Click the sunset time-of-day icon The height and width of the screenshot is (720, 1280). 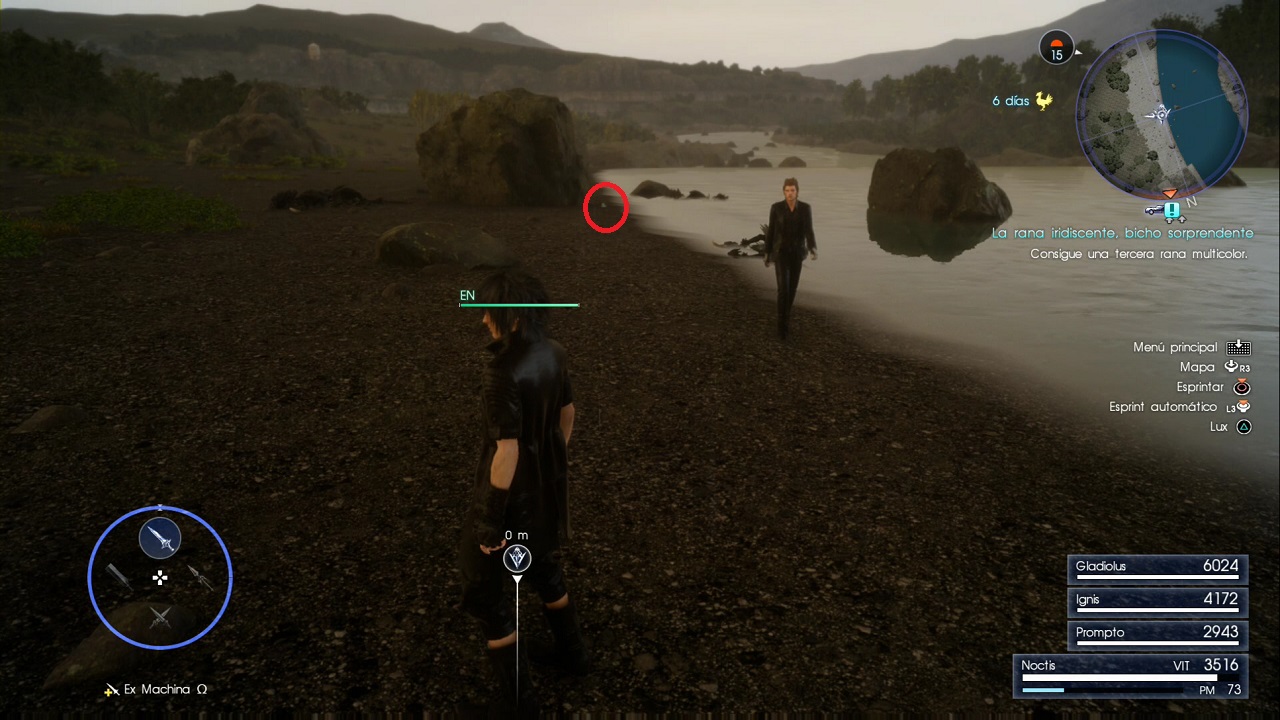tap(1056, 47)
